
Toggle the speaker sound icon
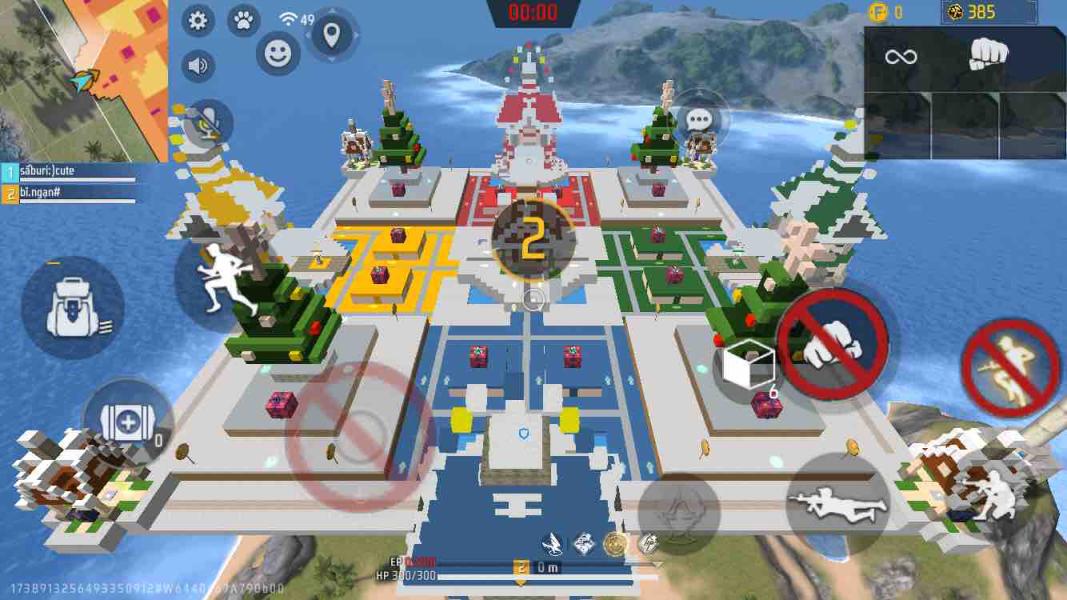click(198, 66)
